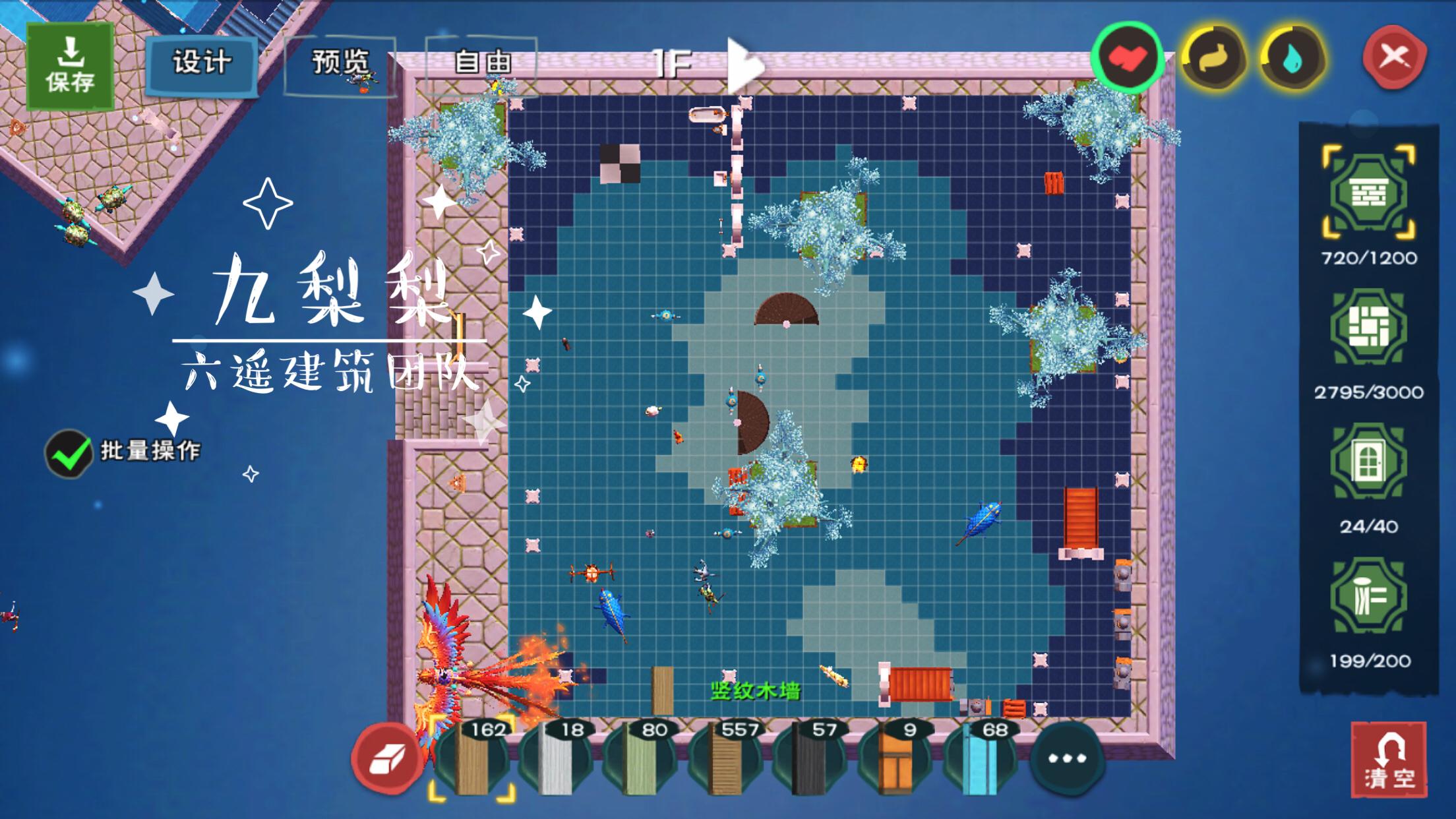Choose the door and window category
The image size is (1456, 819).
[x=1368, y=462]
